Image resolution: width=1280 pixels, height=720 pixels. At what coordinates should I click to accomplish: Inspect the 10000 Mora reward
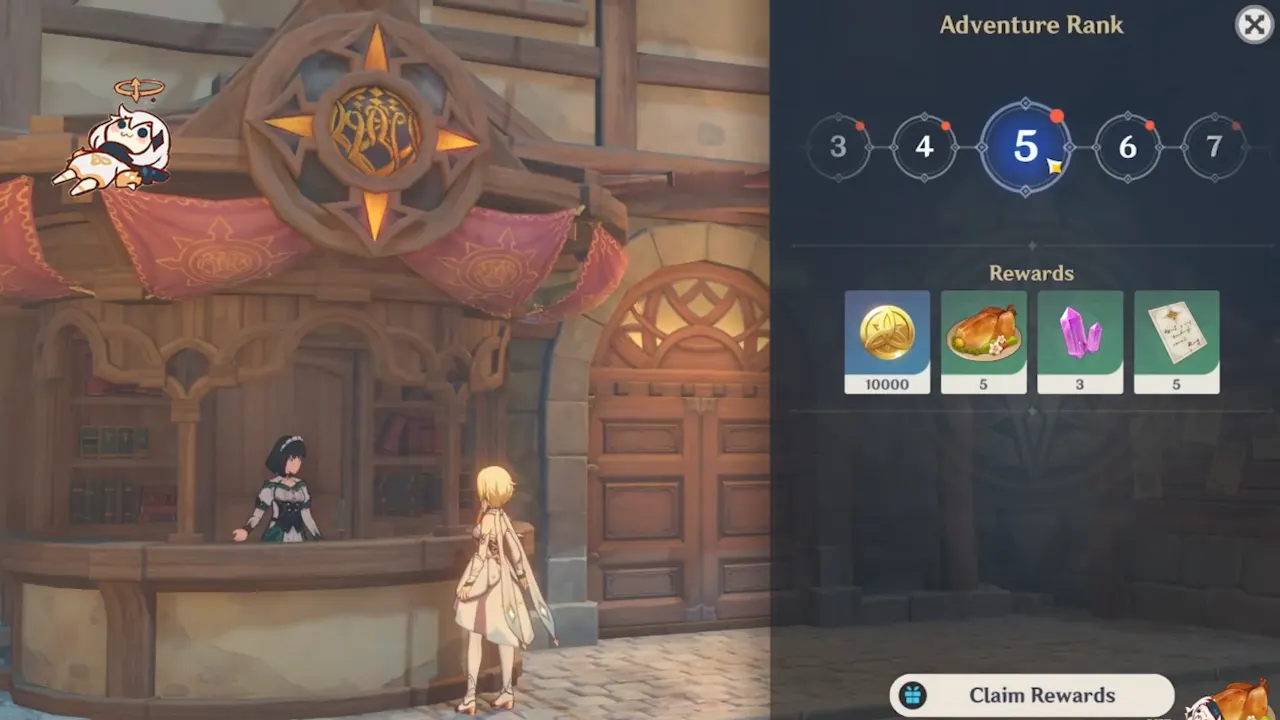tap(887, 342)
